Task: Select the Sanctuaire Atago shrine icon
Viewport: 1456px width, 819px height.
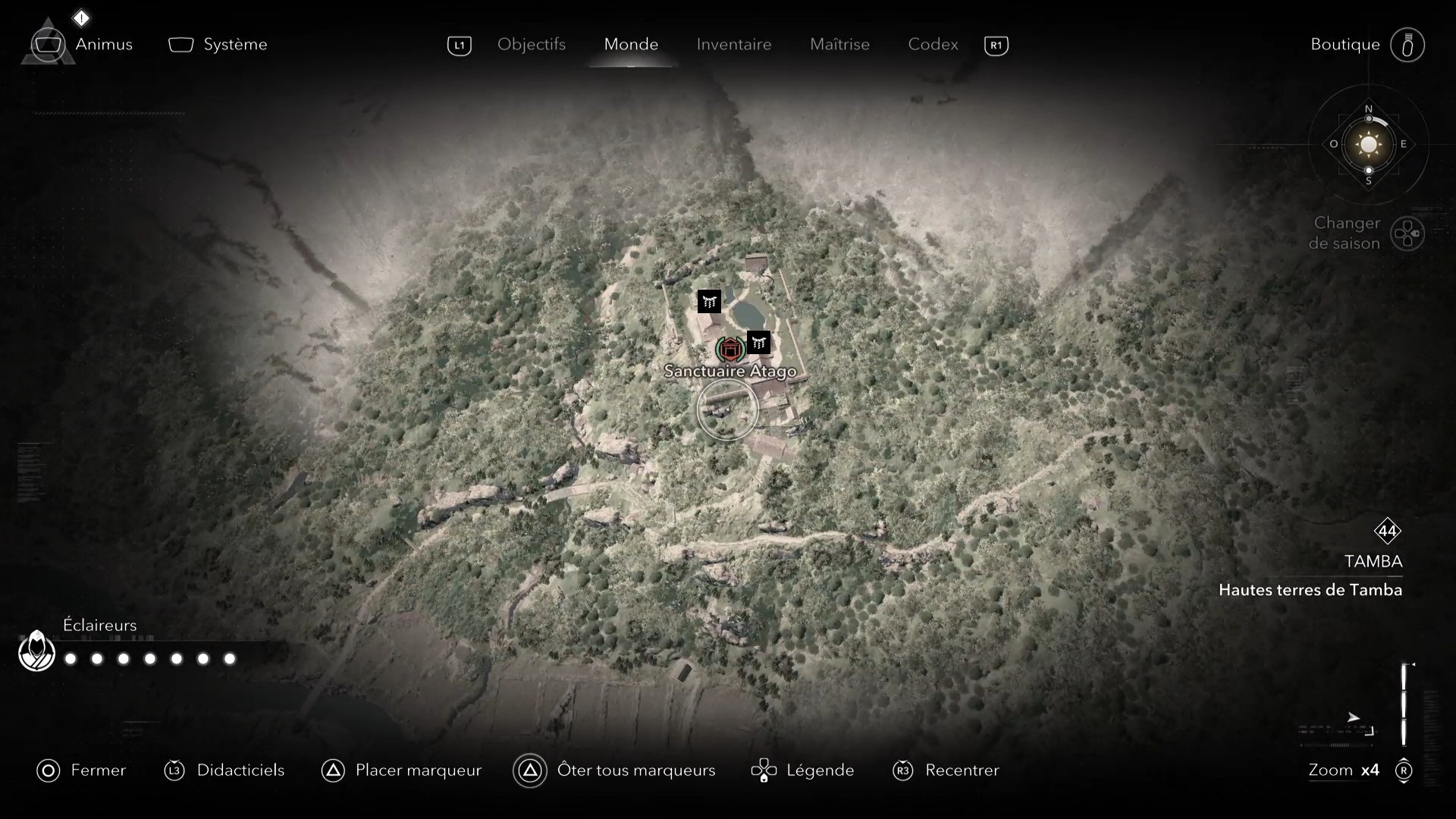Action: 730,350
